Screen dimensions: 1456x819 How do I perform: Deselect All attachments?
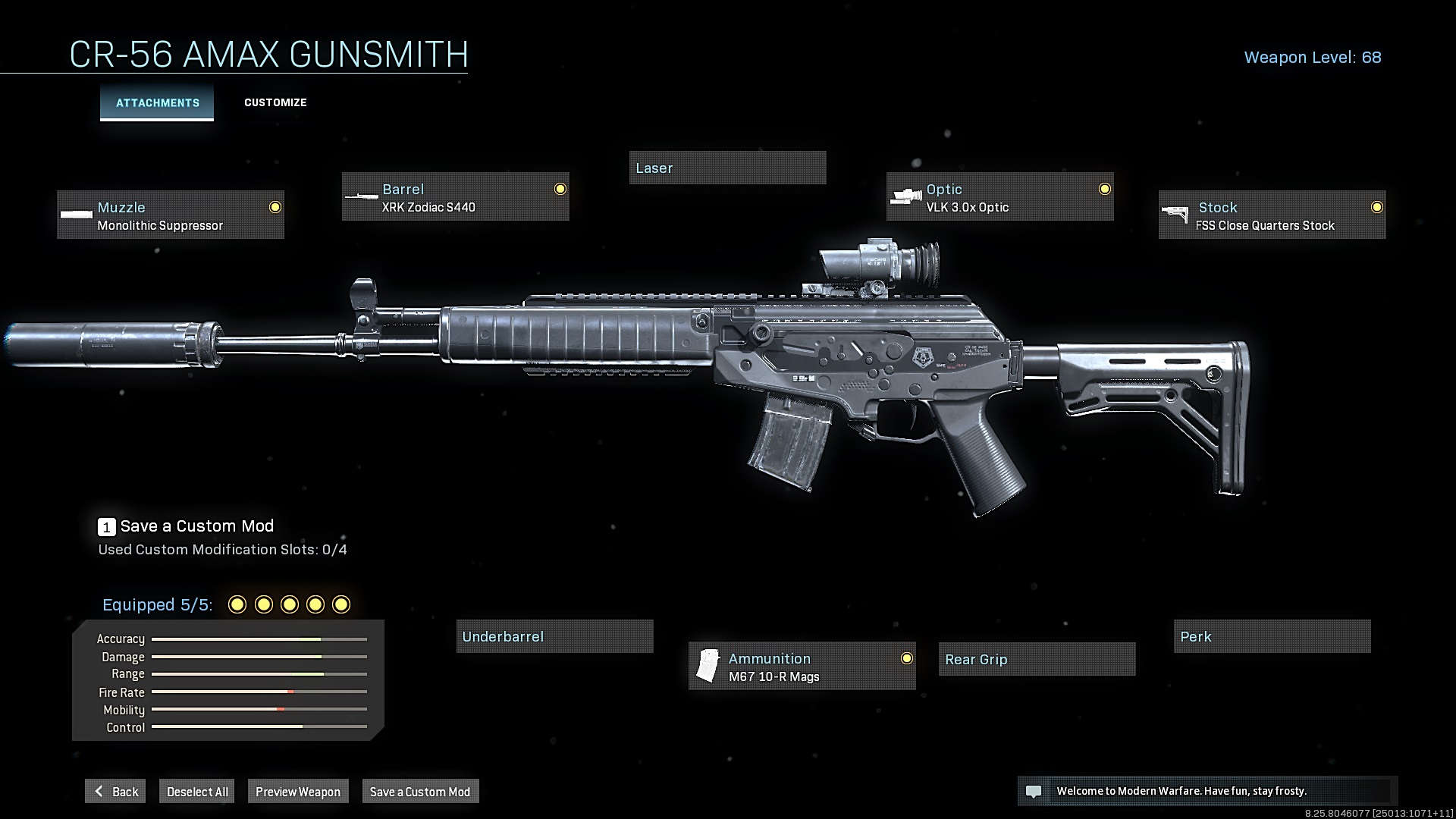(x=197, y=791)
